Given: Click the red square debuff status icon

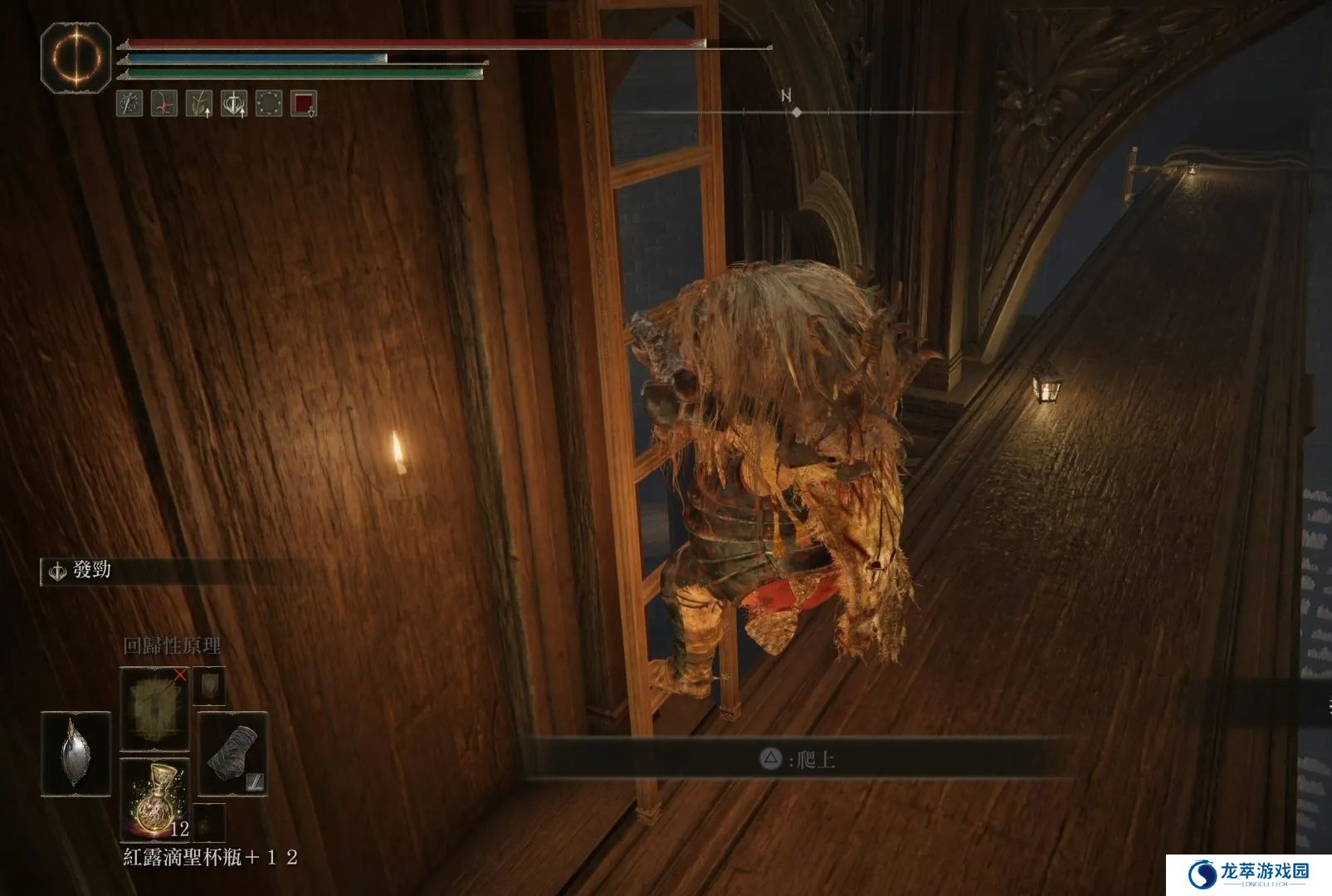Looking at the screenshot, I should (304, 104).
